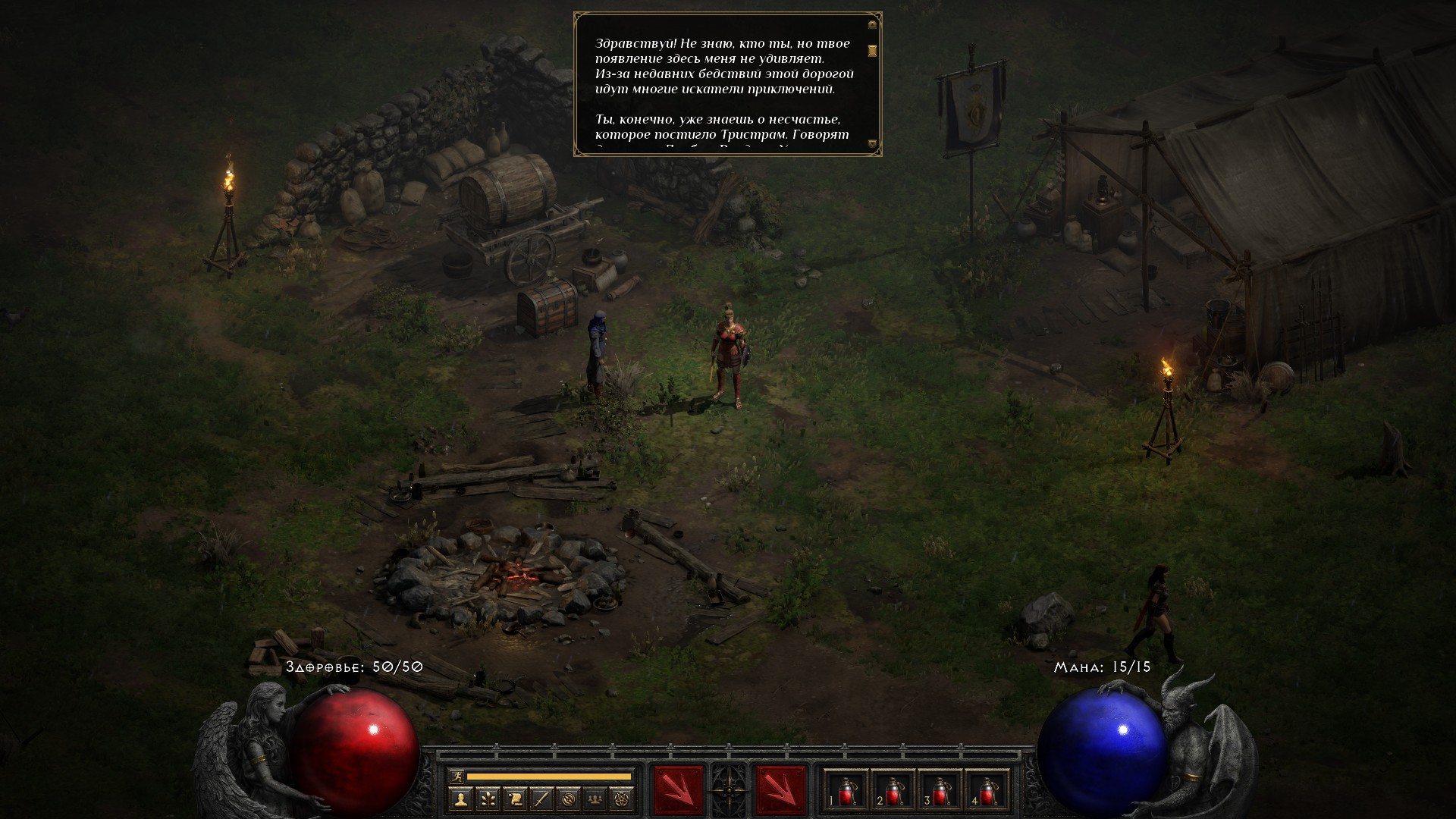Open the inventory sword icon
Image resolution: width=1456 pixels, height=819 pixels.
[541, 799]
